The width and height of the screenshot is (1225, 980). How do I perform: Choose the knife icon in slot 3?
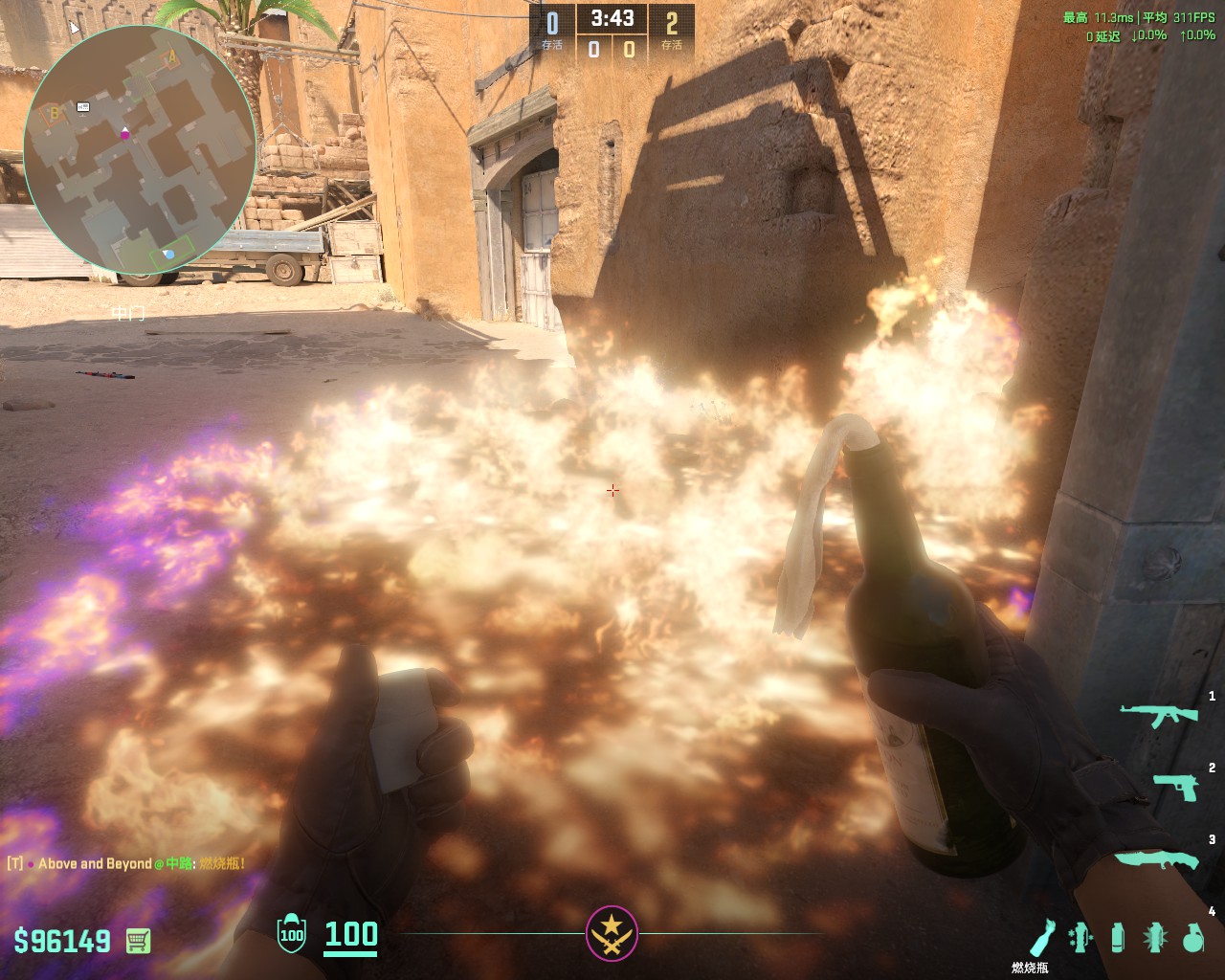1156,858
